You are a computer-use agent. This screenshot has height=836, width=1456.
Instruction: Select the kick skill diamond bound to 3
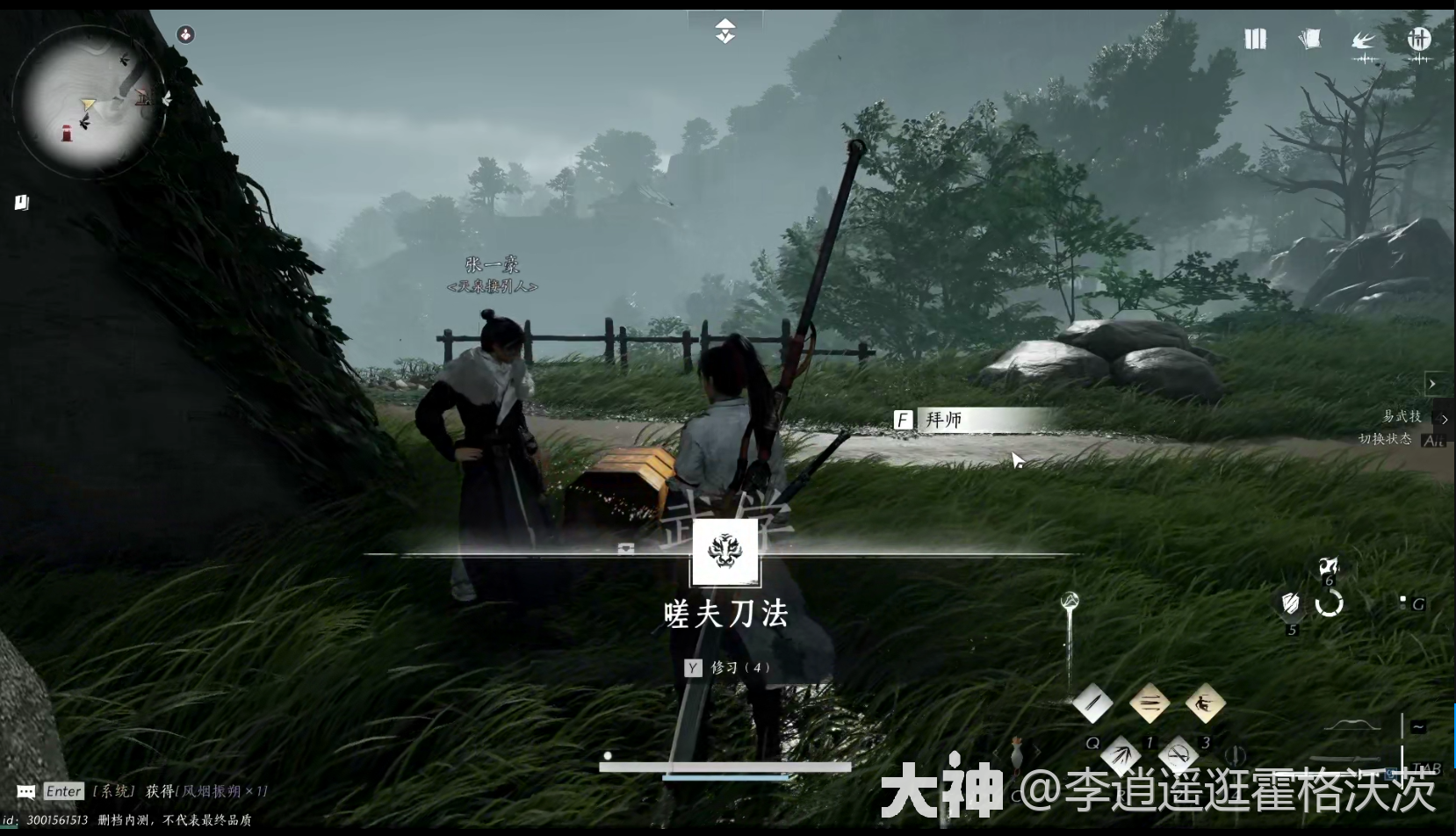[x=1205, y=704]
